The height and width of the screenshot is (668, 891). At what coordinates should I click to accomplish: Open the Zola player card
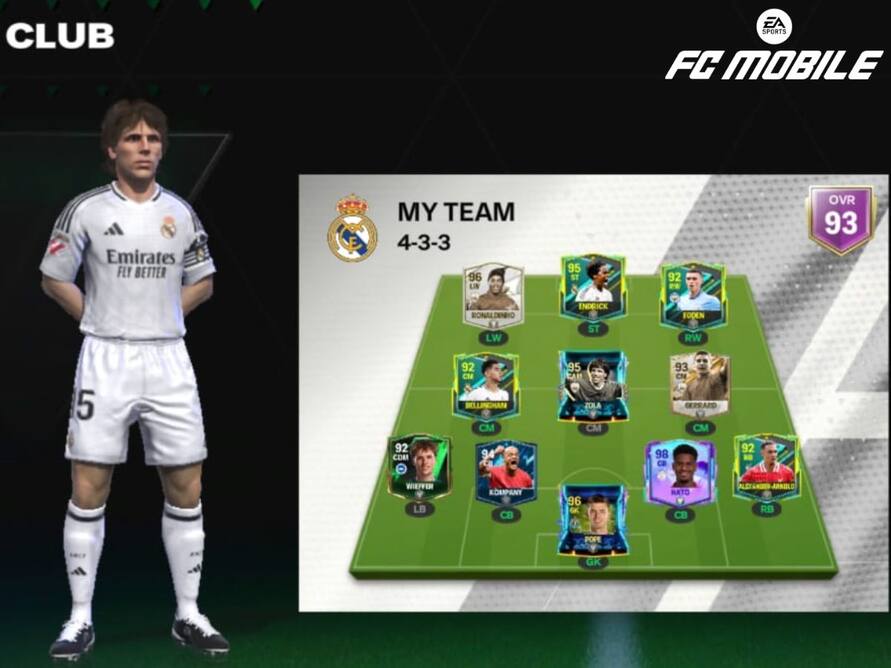click(x=593, y=385)
